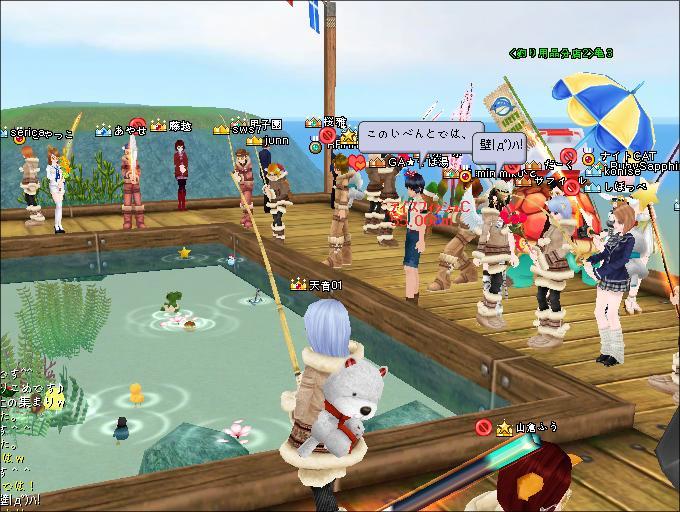Select the konise player nameplate
Screen dimensions: 680x512
point(621,171)
